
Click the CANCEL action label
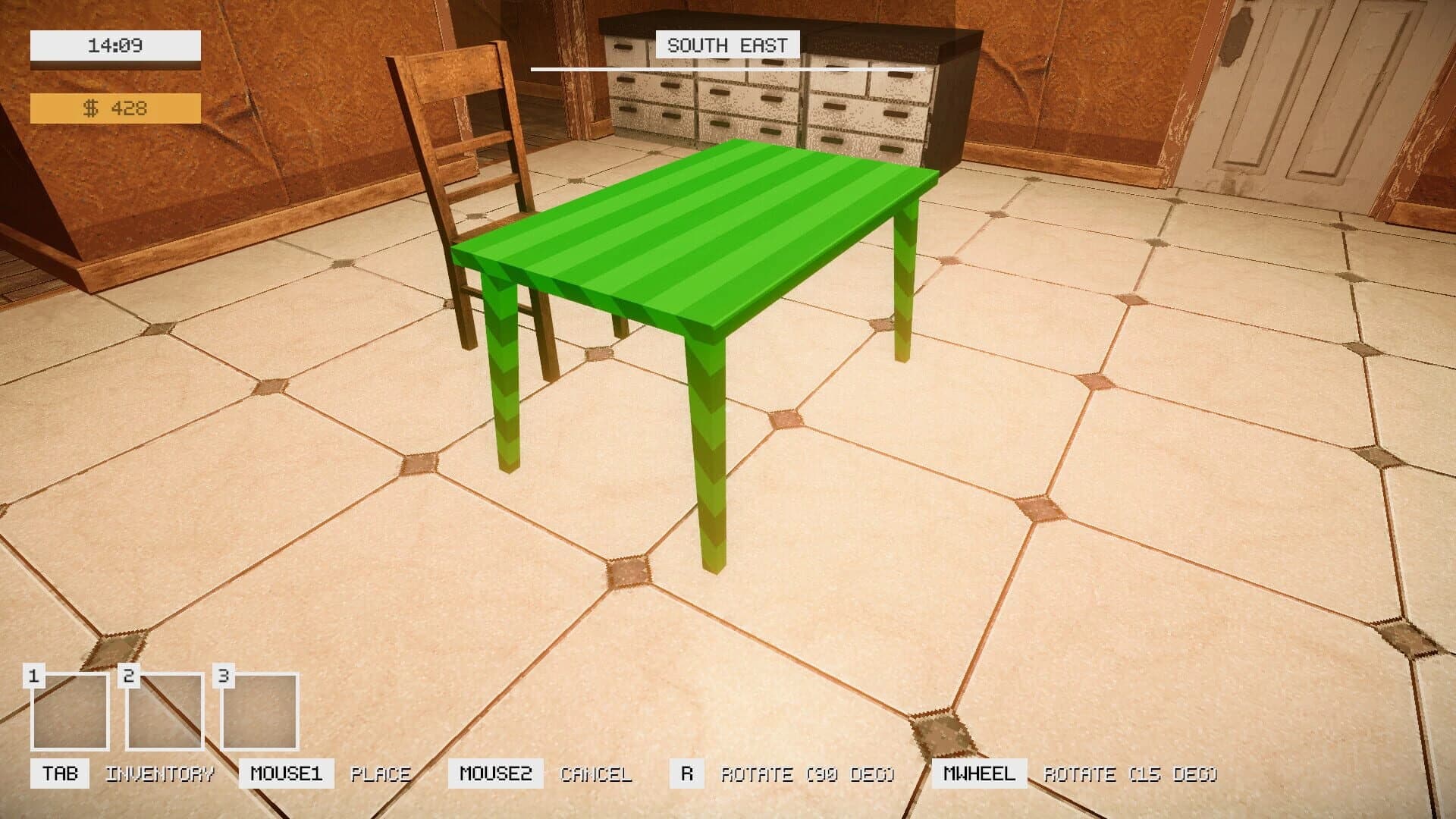[x=596, y=774]
